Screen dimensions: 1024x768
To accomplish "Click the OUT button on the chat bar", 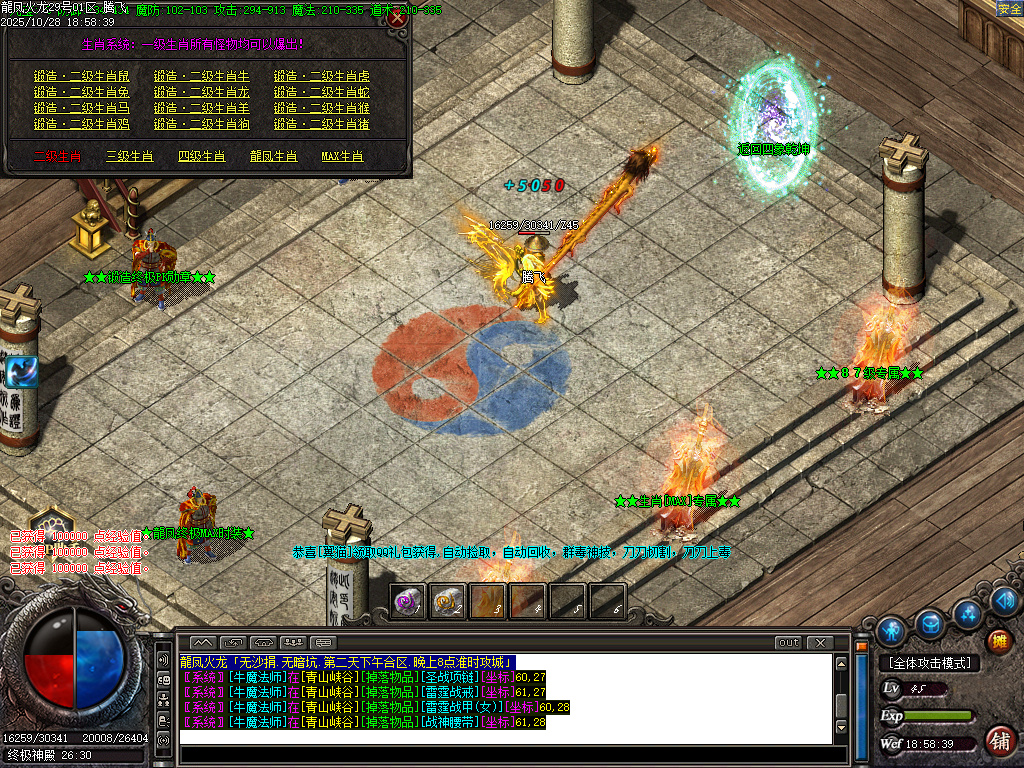I will pos(789,642).
